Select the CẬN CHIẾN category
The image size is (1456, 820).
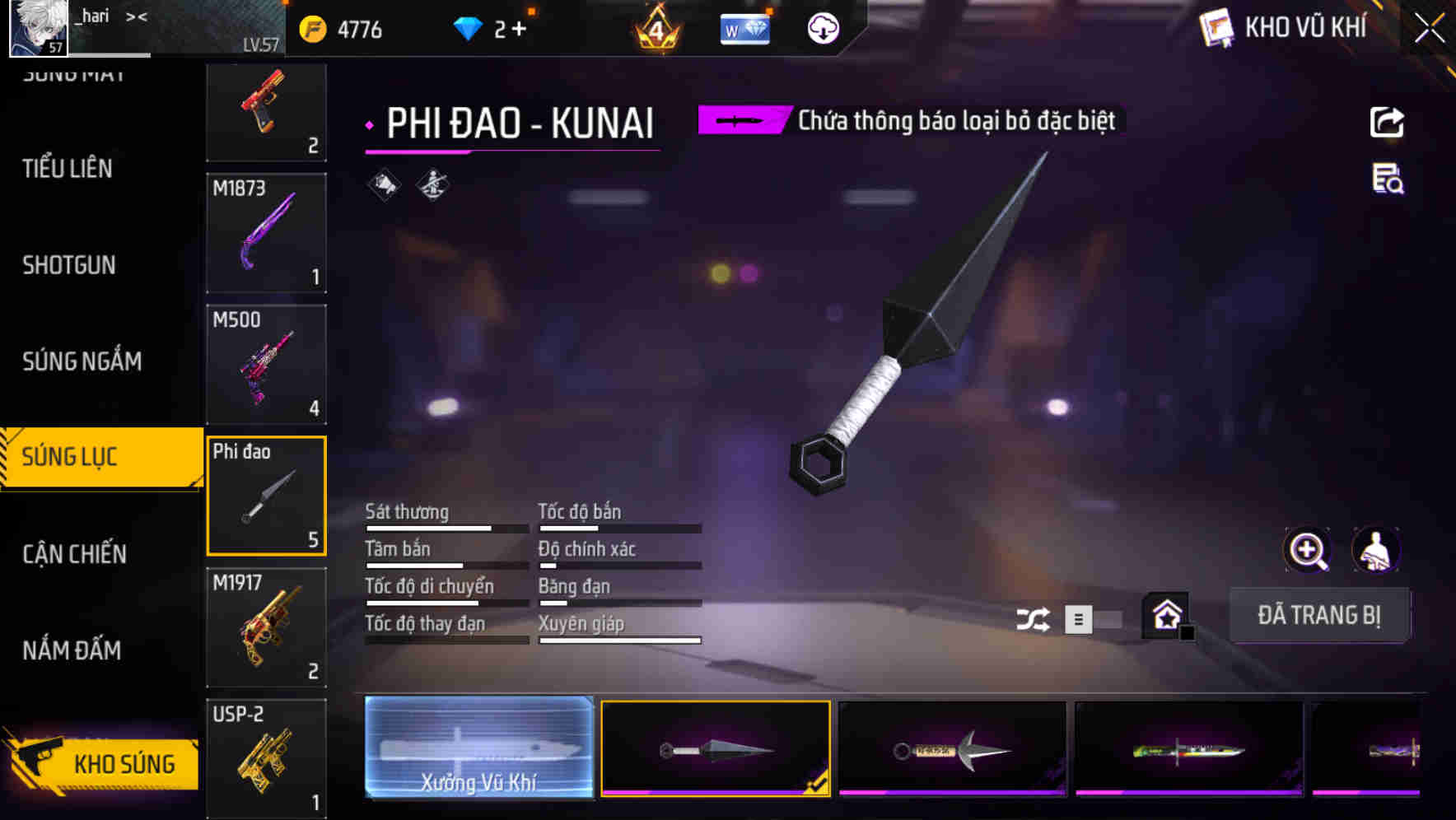72,554
